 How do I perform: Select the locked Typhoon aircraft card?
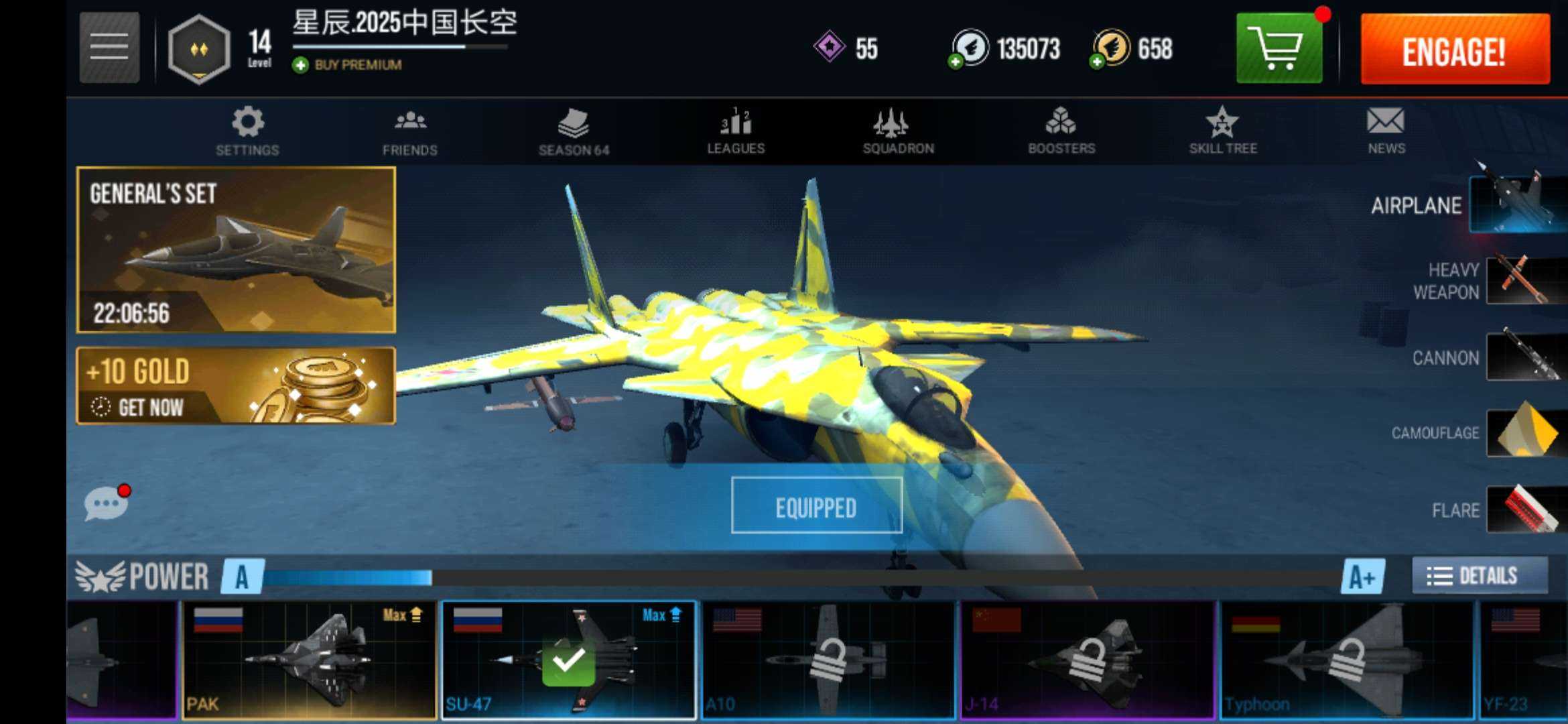pos(1347,660)
